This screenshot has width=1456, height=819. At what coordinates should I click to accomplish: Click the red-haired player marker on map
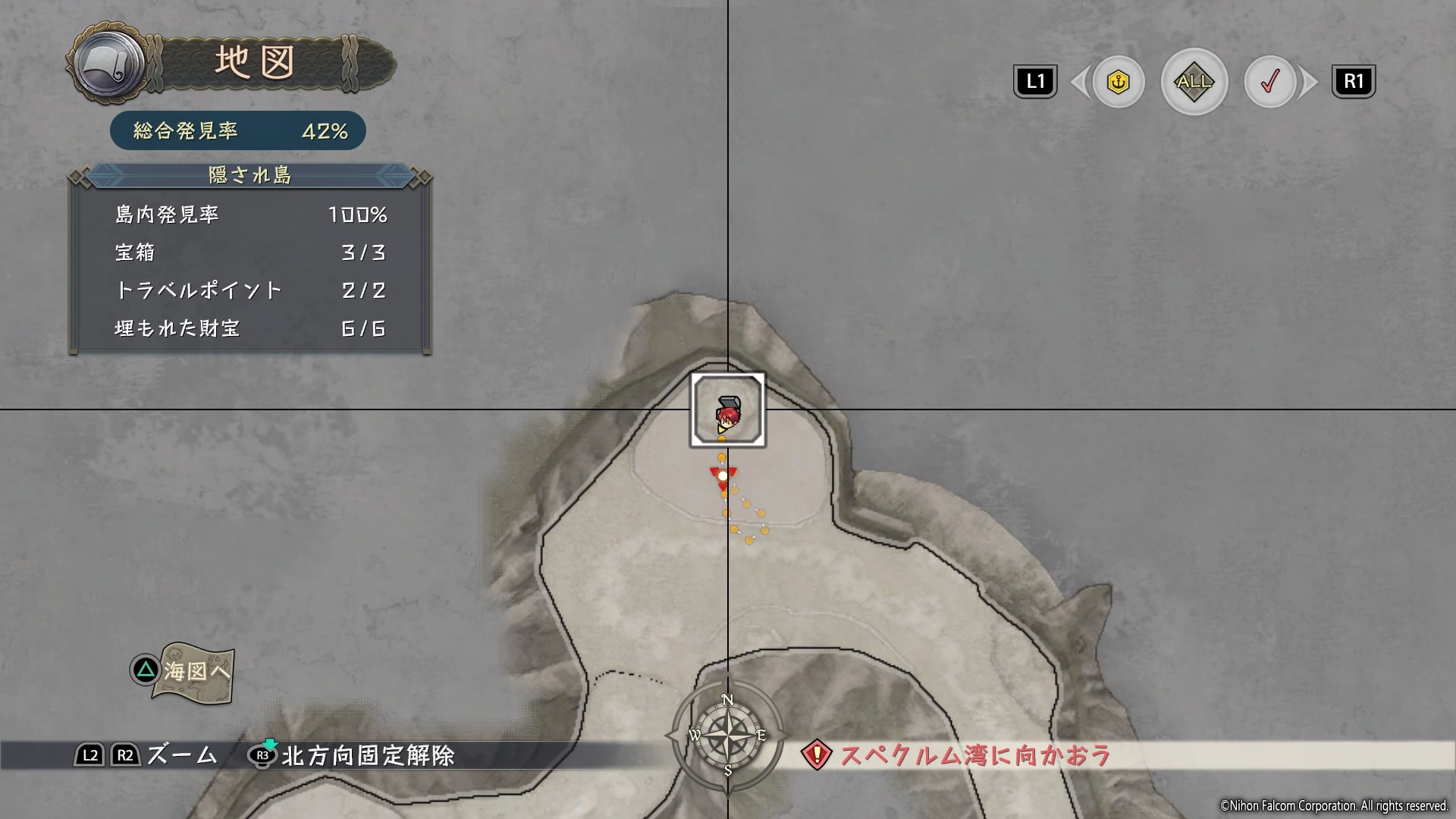tap(726, 415)
